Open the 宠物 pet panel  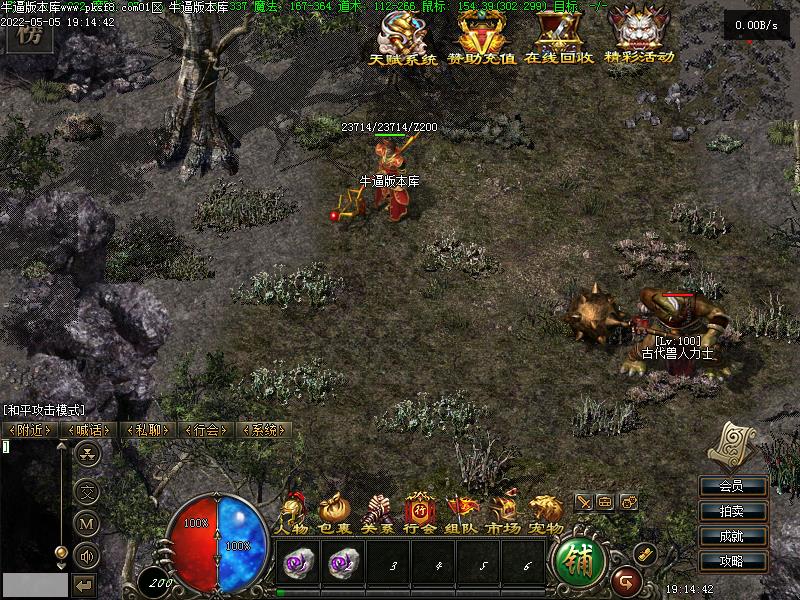546,514
